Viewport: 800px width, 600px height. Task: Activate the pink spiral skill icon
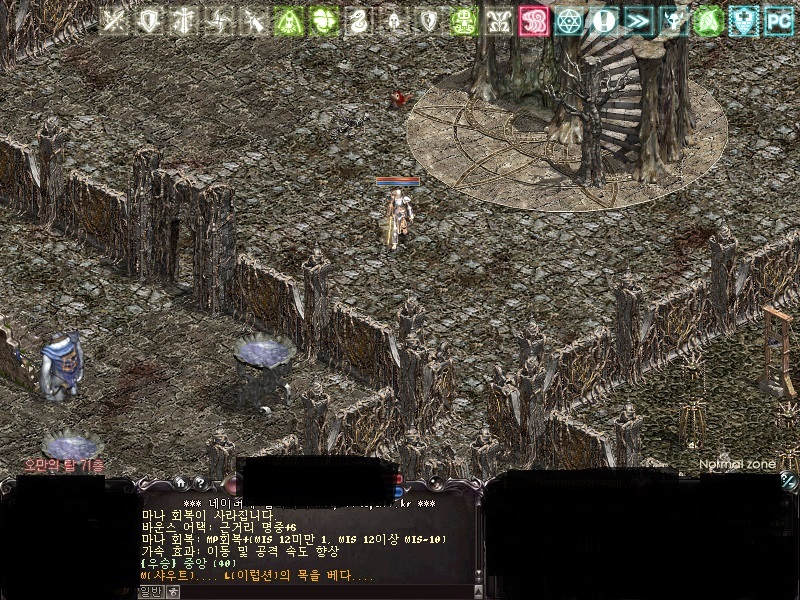click(x=533, y=21)
